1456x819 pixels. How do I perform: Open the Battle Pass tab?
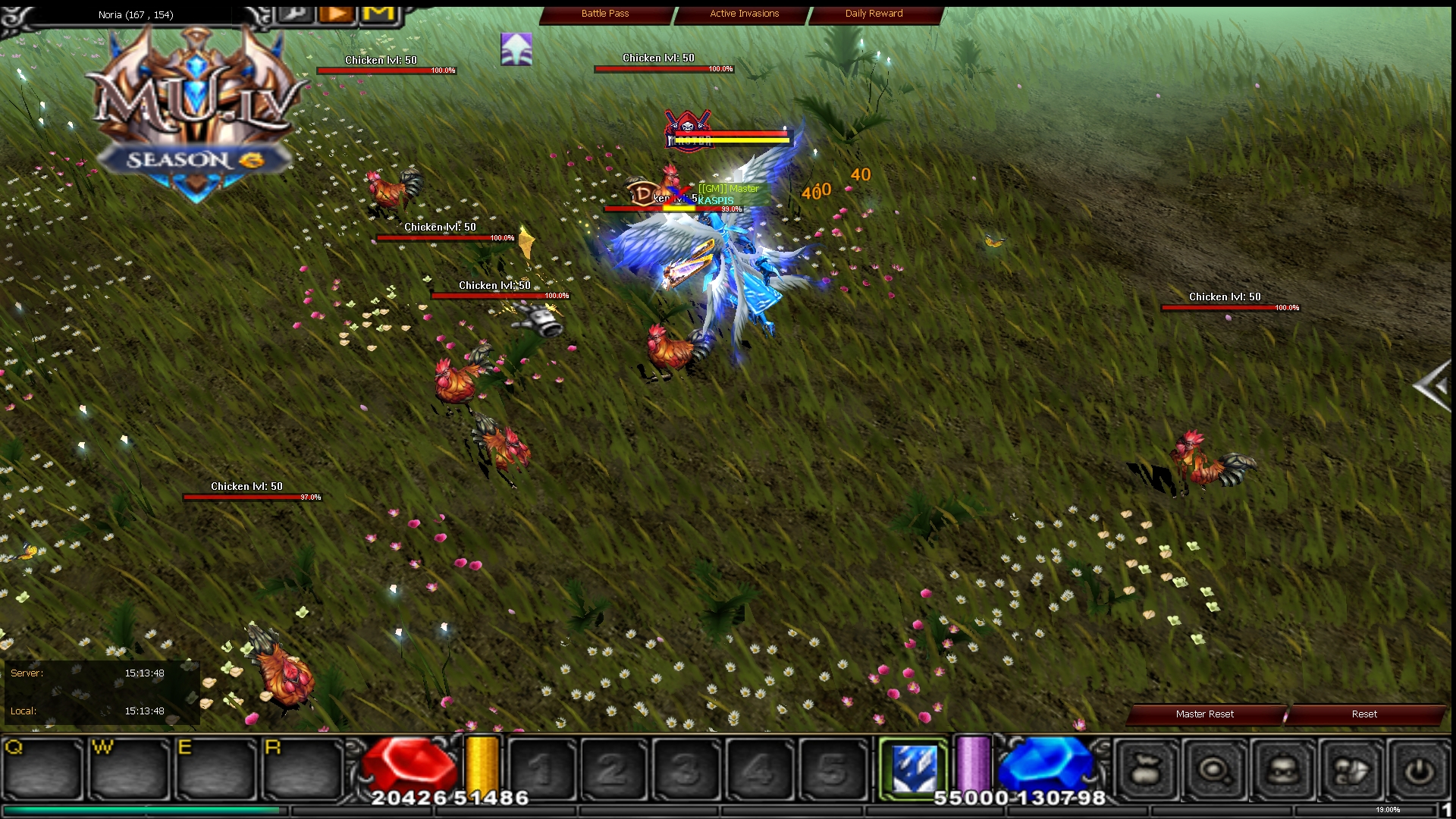pyautogui.click(x=605, y=14)
